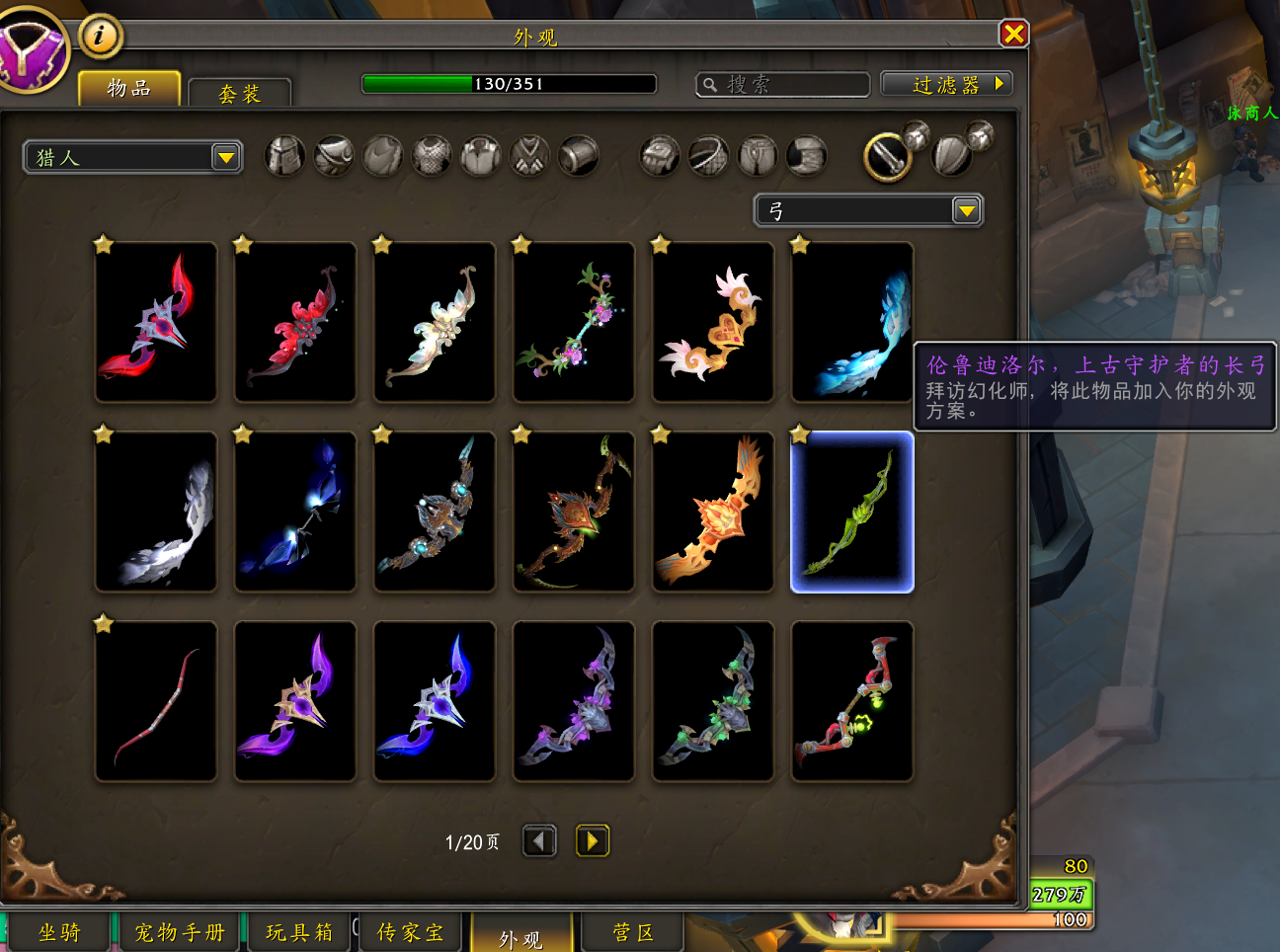
Task: Open the 传家宝 heirlooms tab
Action: coord(410,933)
